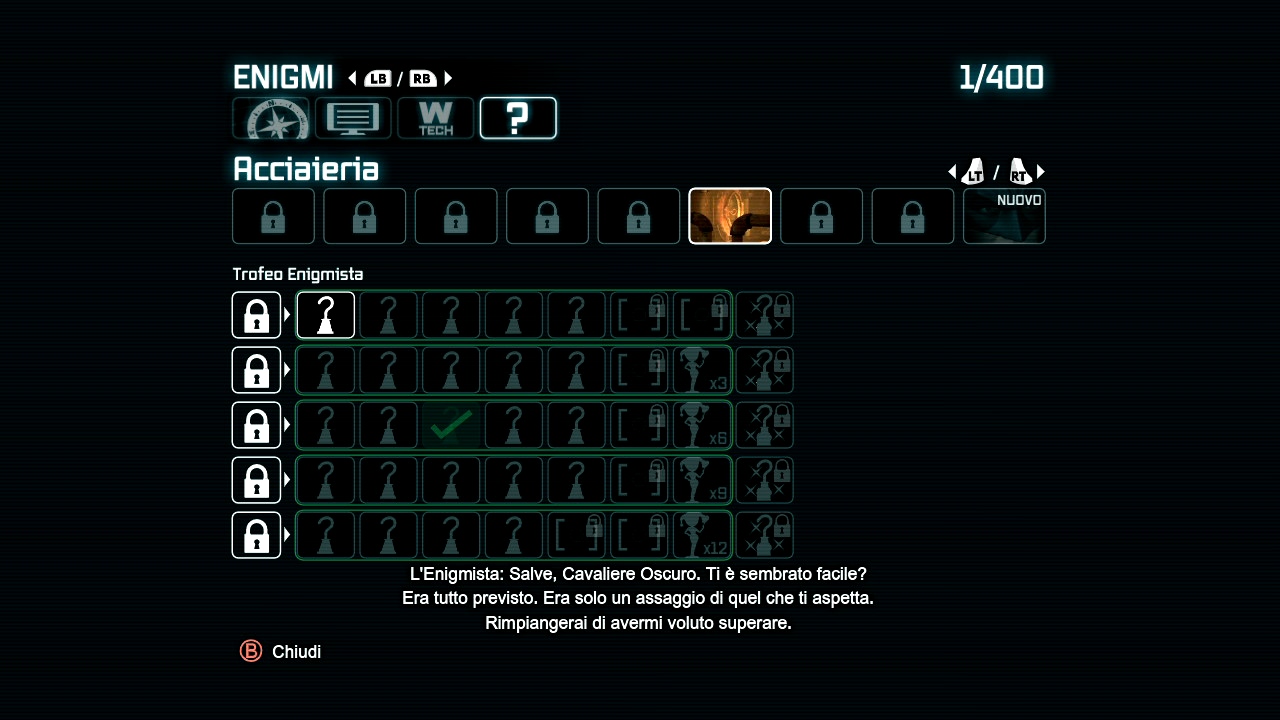Image resolution: width=1280 pixels, height=720 pixels.
Task: Open the area thumbnail marked NUOVO
Action: (1004, 216)
